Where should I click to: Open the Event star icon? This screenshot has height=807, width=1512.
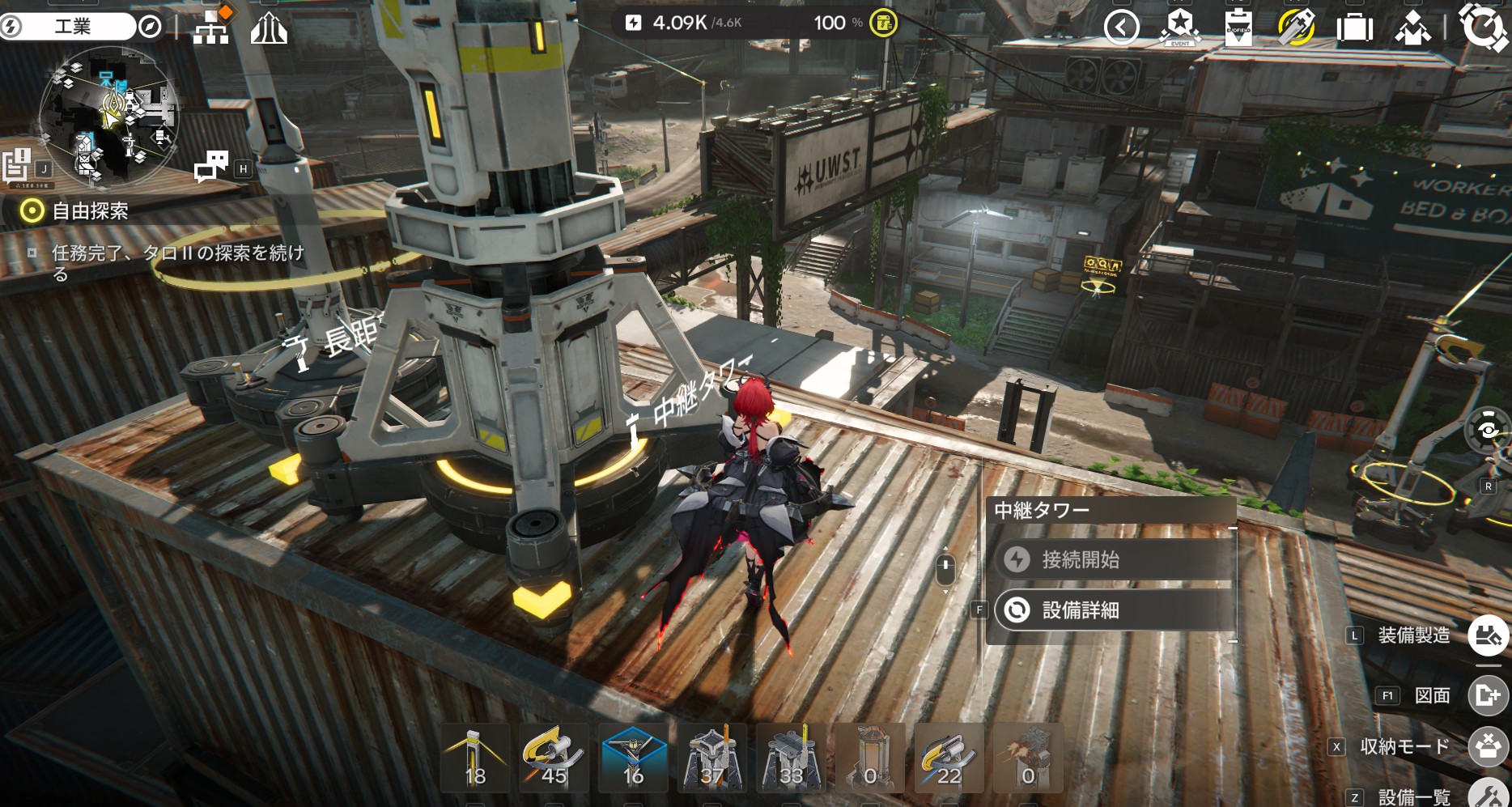tap(1179, 28)
